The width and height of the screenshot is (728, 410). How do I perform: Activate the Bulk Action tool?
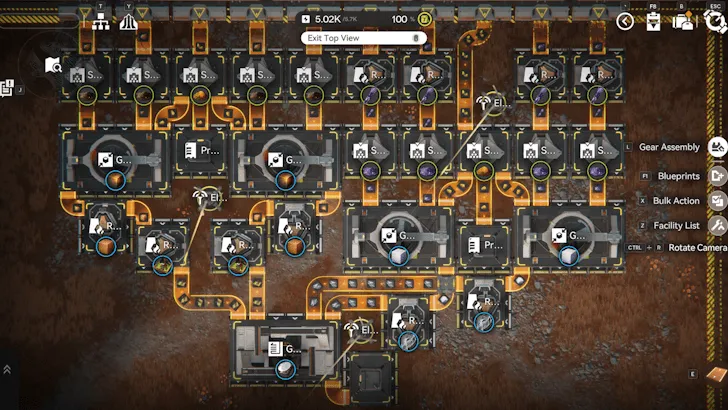pos(717,201)
